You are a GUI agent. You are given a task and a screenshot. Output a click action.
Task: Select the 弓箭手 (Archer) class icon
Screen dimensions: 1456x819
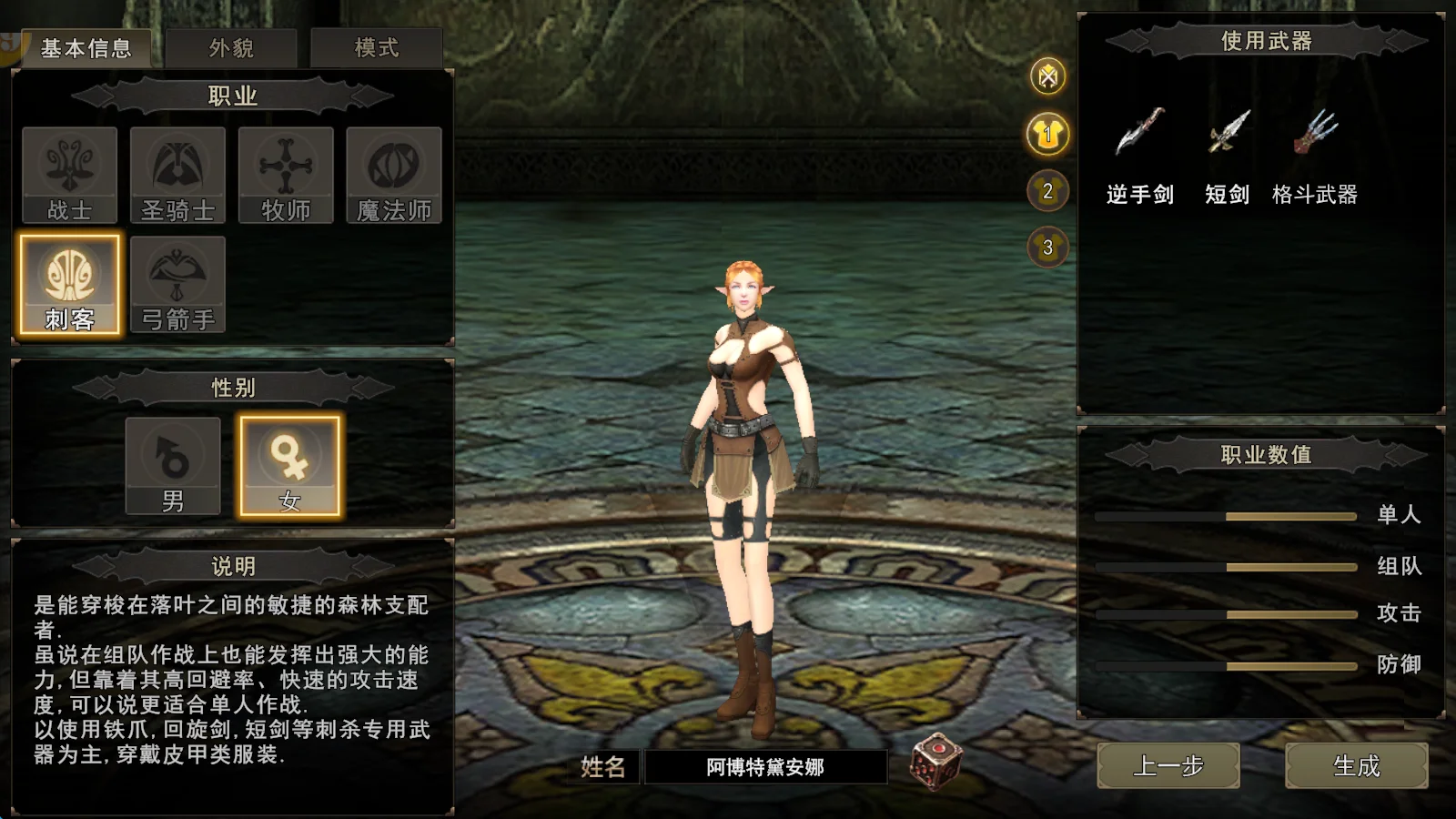click(177, 280)
